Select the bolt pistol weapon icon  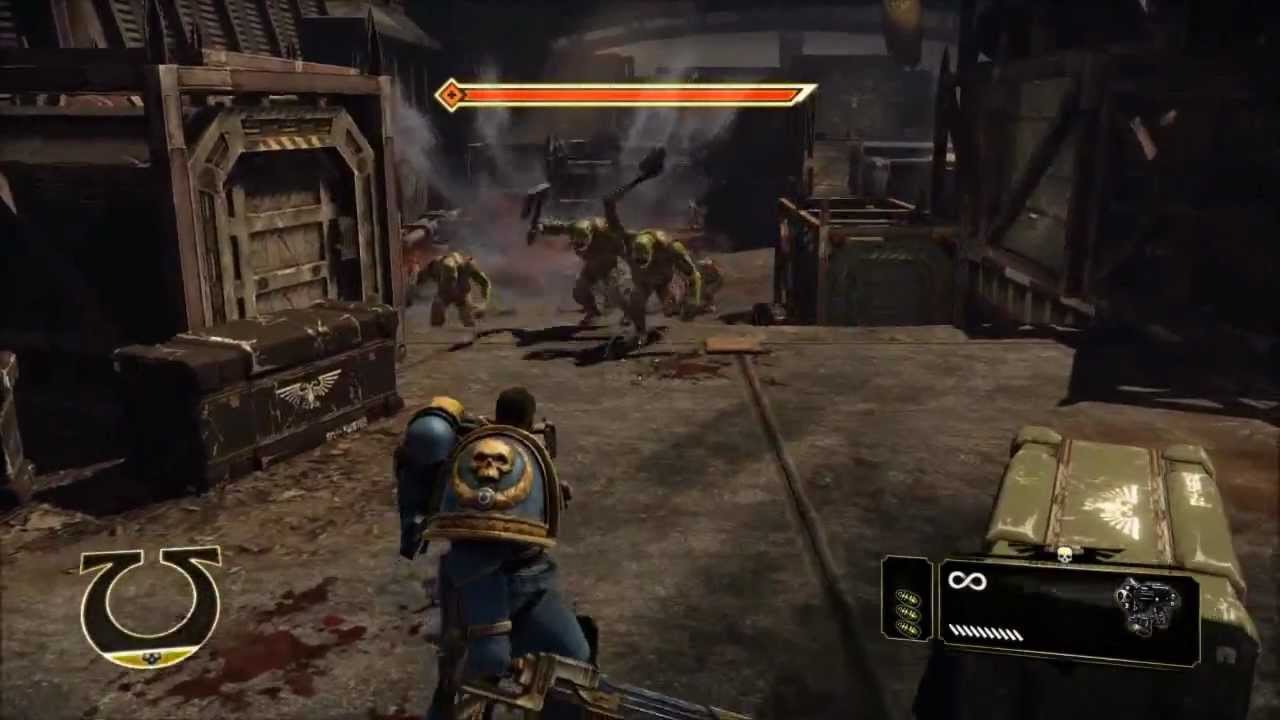coord(1146,607)
